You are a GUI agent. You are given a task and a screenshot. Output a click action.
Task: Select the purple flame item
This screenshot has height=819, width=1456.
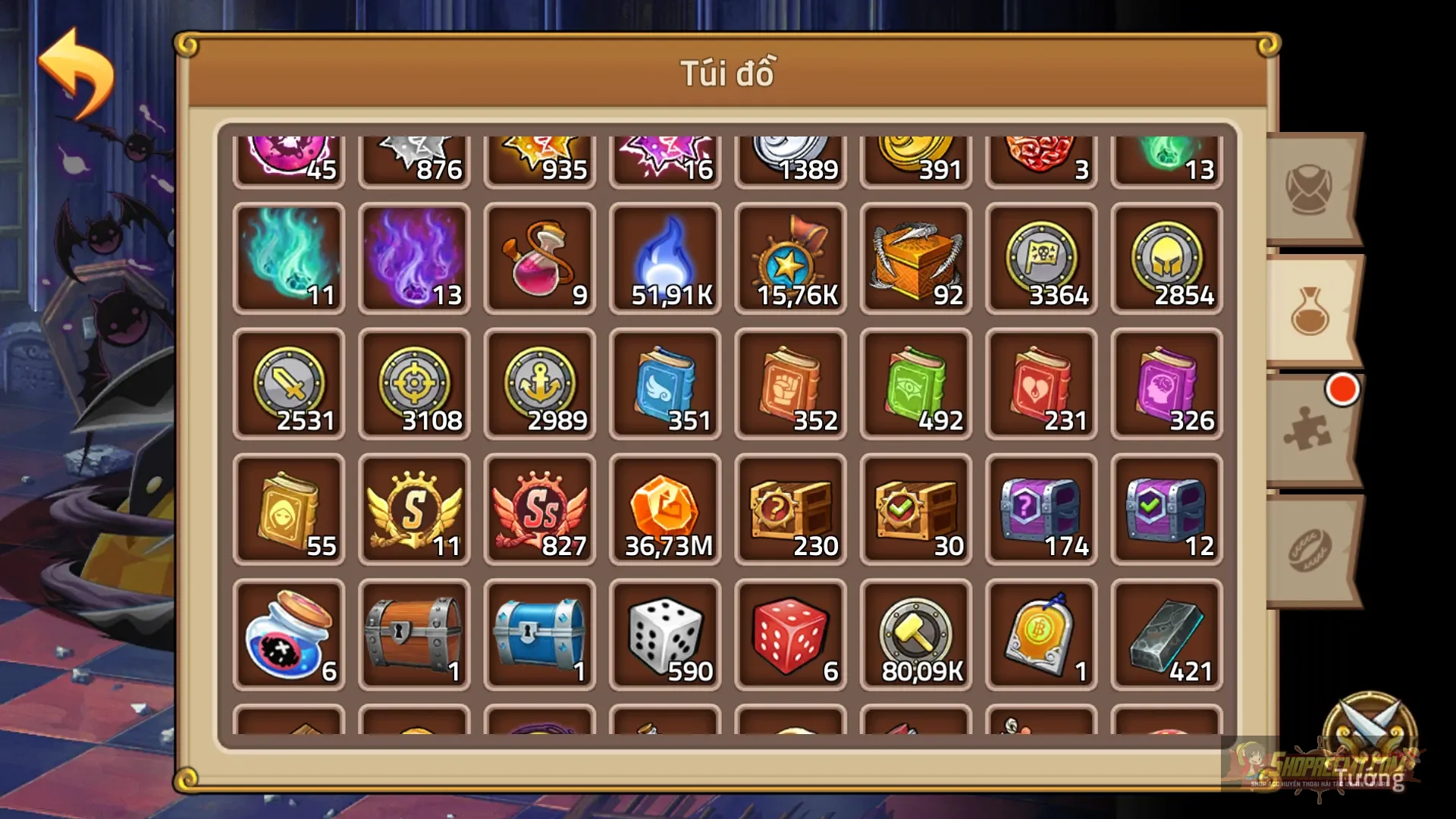pyautogui.click(x=415, y=258)
